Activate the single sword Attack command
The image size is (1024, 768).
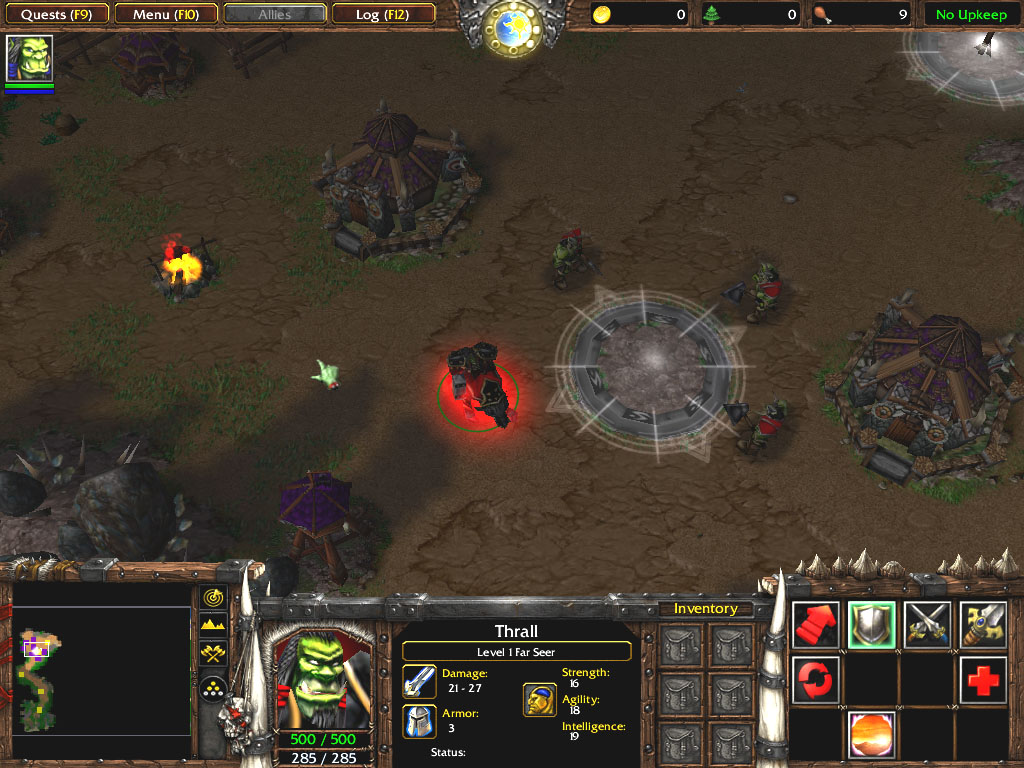click(983, 625)
